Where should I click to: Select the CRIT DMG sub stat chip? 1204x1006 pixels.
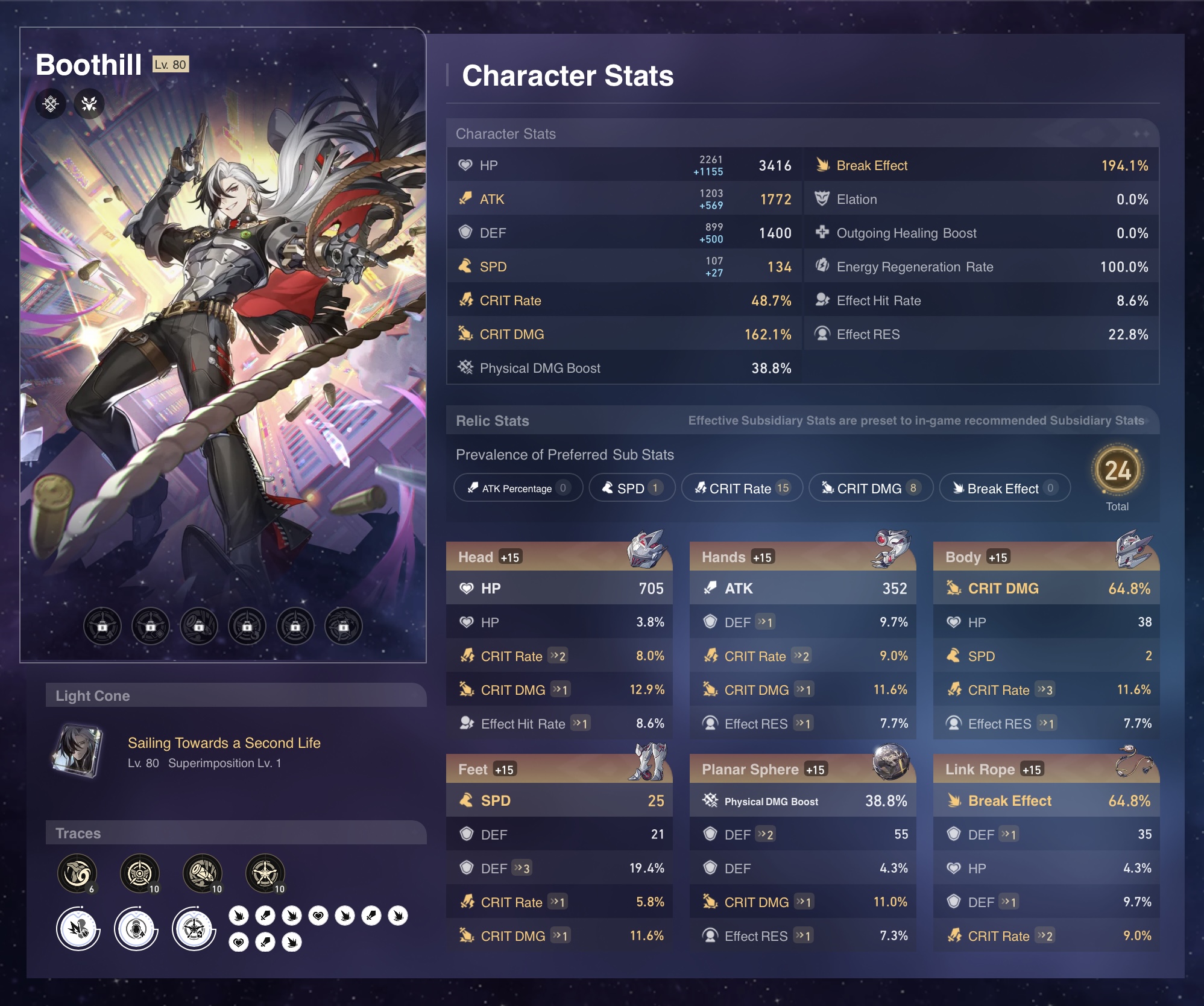(x=870, y=488)
